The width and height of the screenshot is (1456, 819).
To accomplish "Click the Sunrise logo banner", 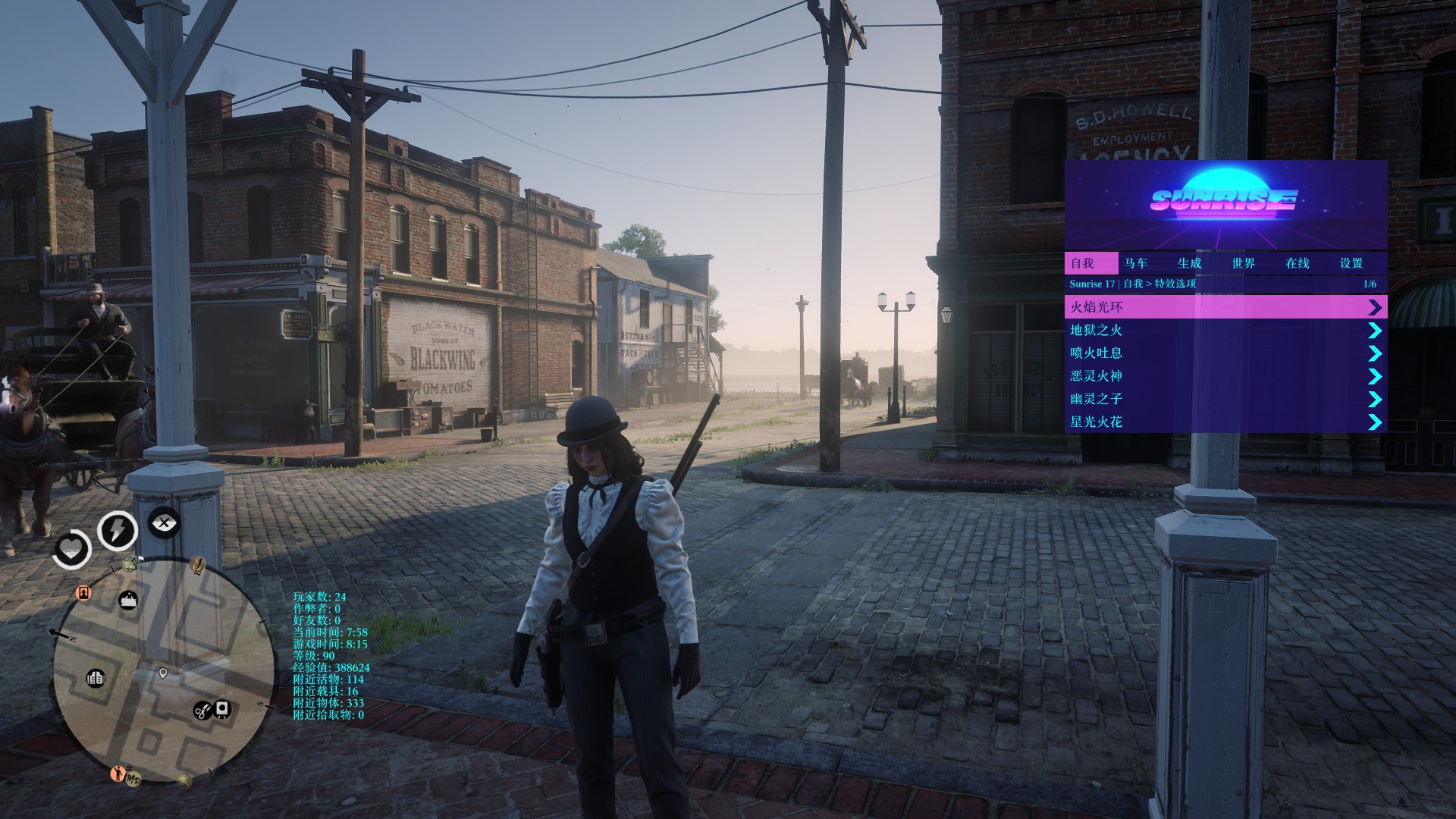I will pyautogui.click(x=1225, y=201).
